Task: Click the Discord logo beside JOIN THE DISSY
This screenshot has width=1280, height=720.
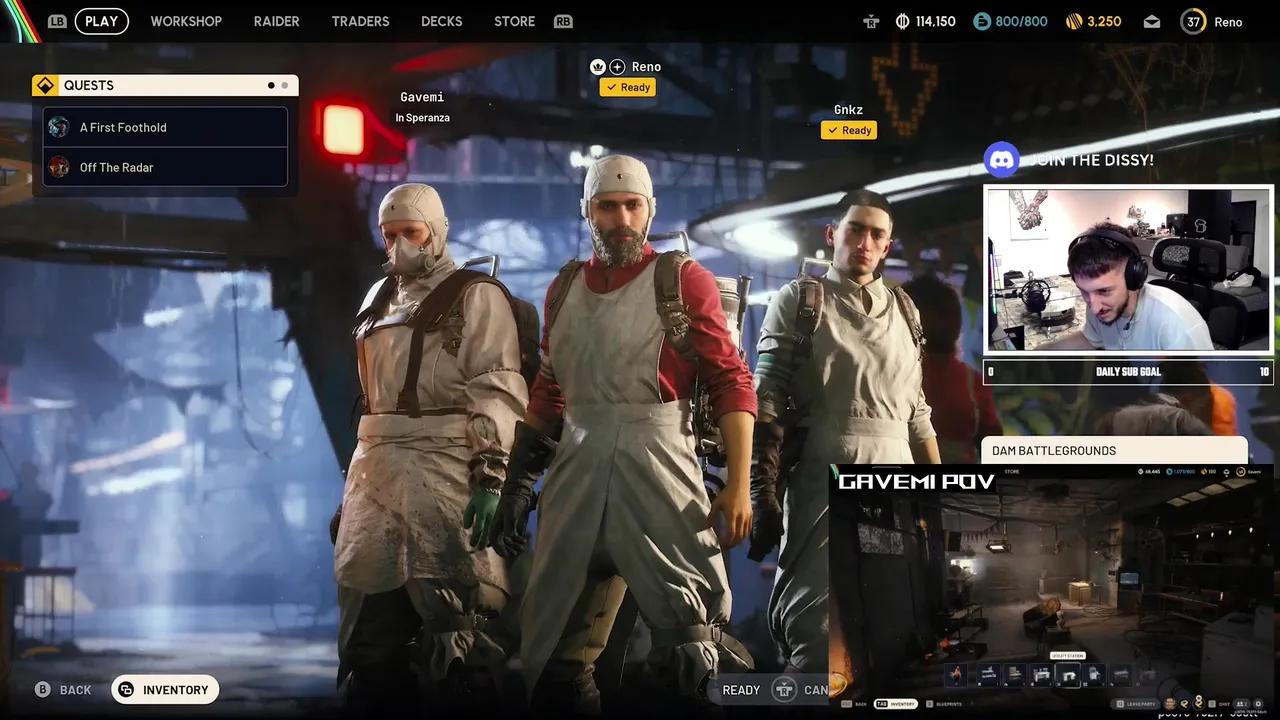Action: click(1002, 159)
